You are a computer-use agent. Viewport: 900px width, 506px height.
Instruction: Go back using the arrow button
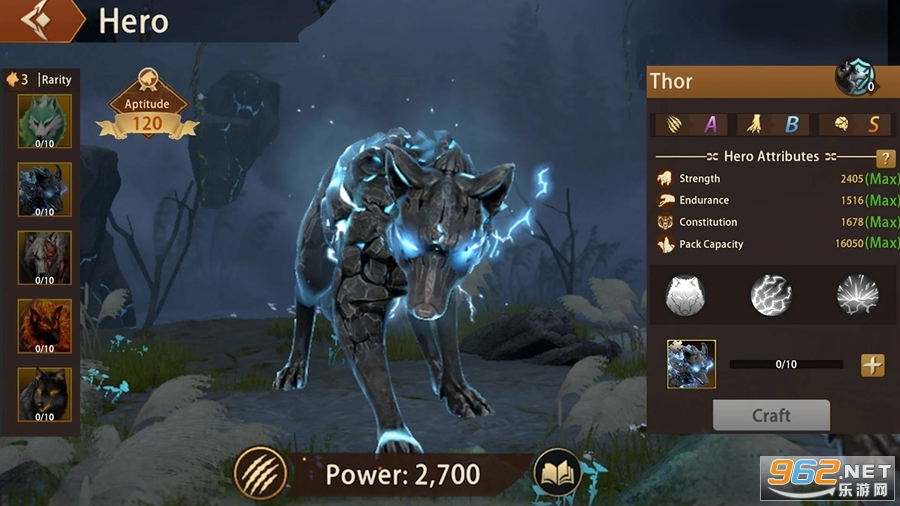[41, 20]
